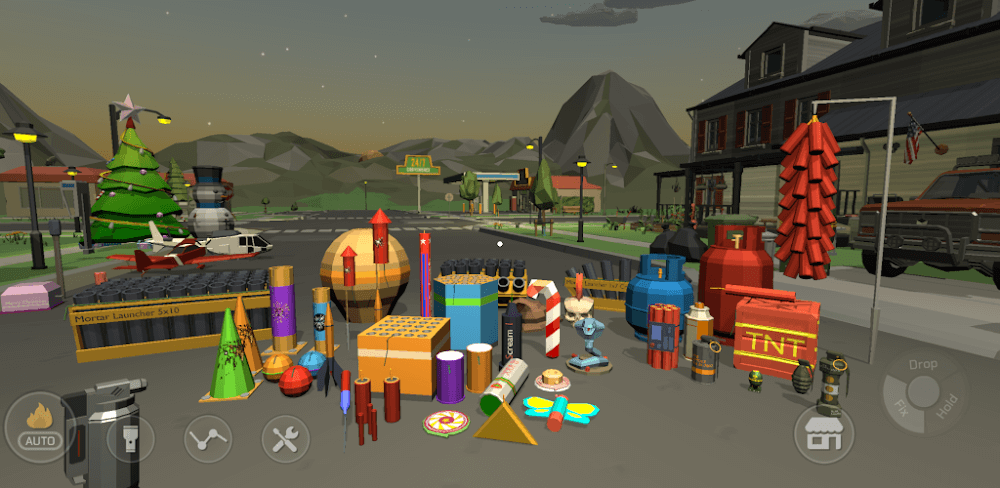Open the connected-nodes fuse line tool
This screenshot has height=488, width=1000.
click(x=208, y=438)
